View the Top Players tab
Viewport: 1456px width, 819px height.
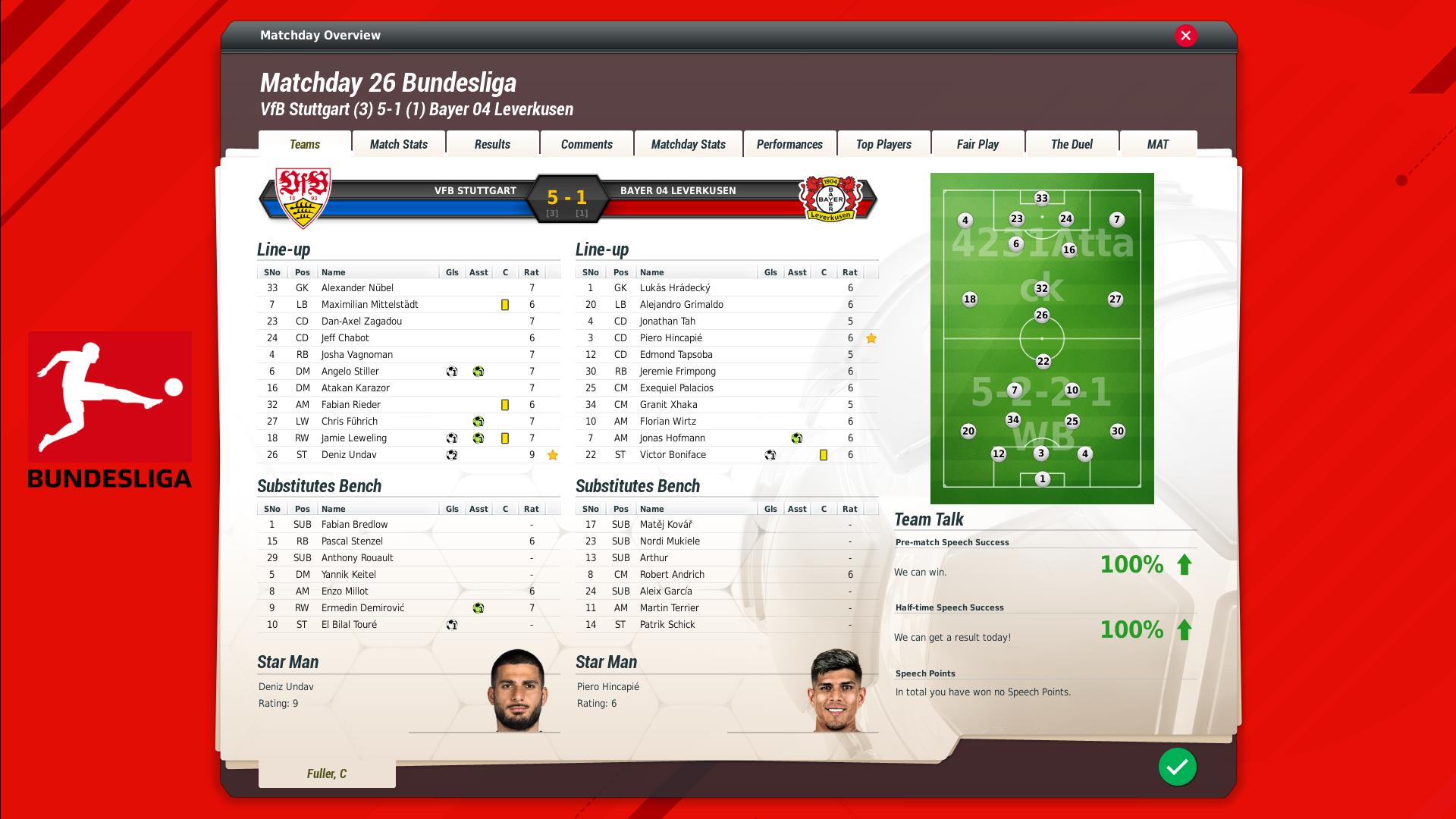pyautogui.click(x=883, y=144)
